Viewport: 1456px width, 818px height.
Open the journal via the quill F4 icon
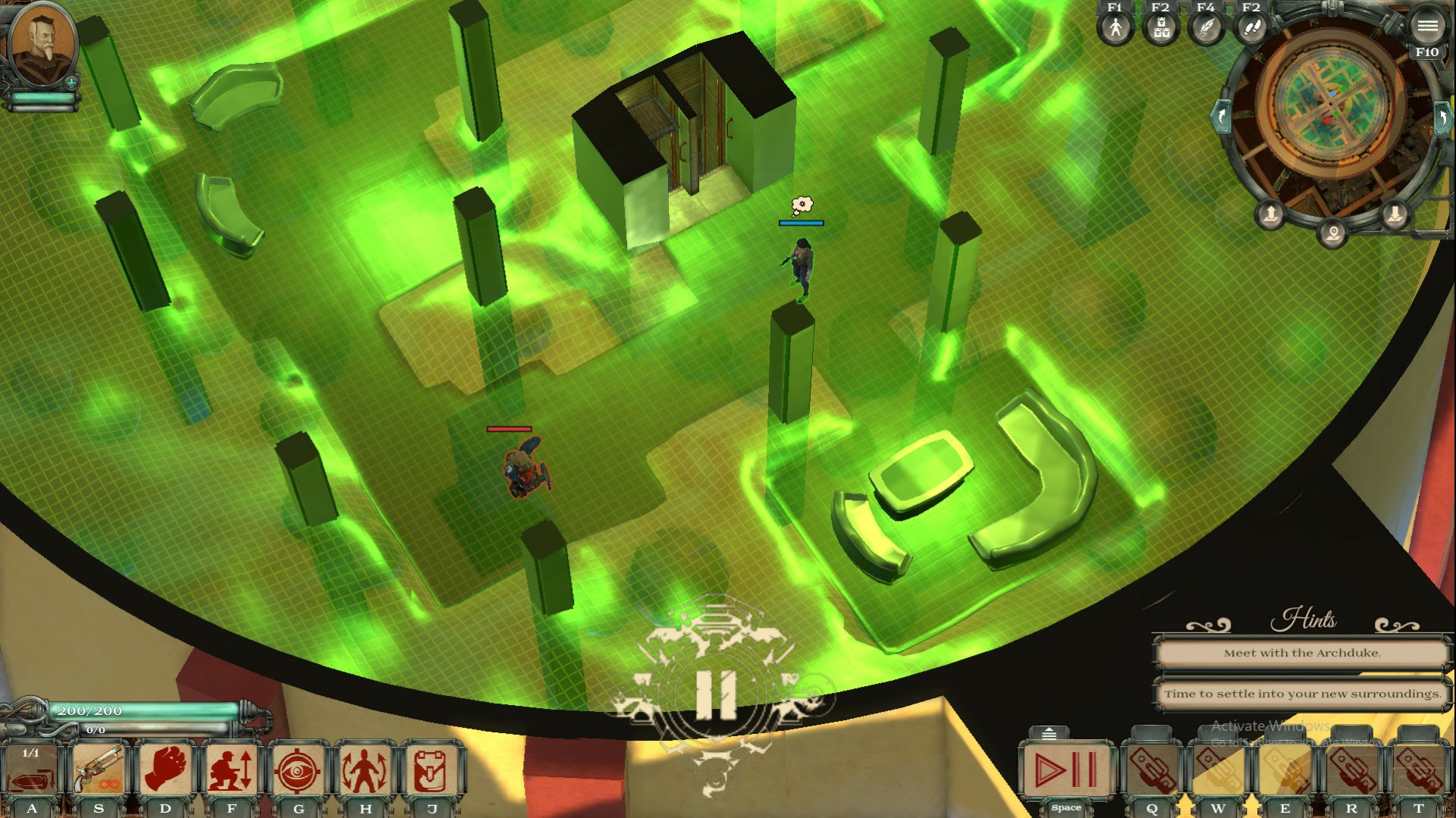click(1209, 30)
